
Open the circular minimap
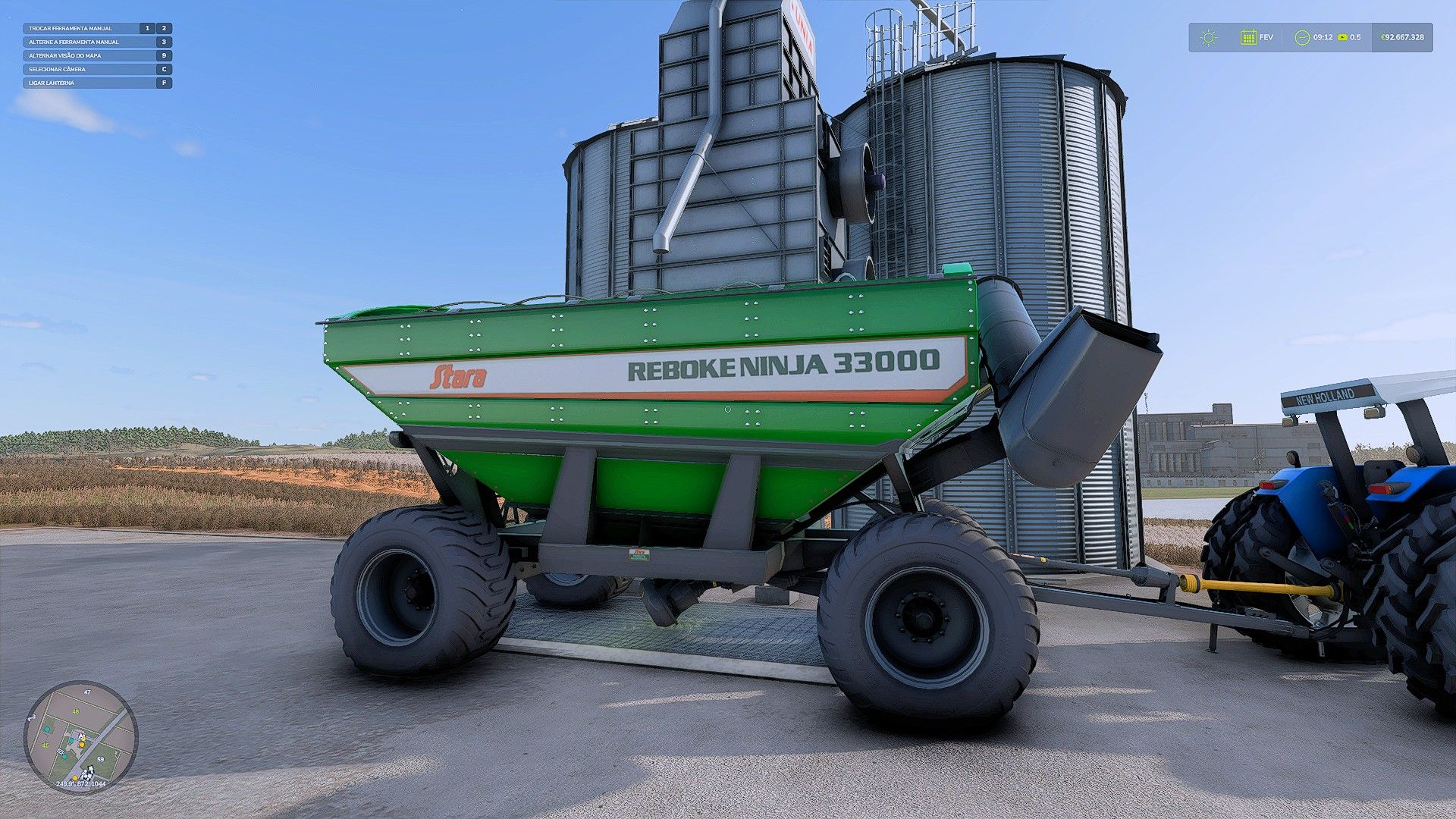click(x=80, y=737)
